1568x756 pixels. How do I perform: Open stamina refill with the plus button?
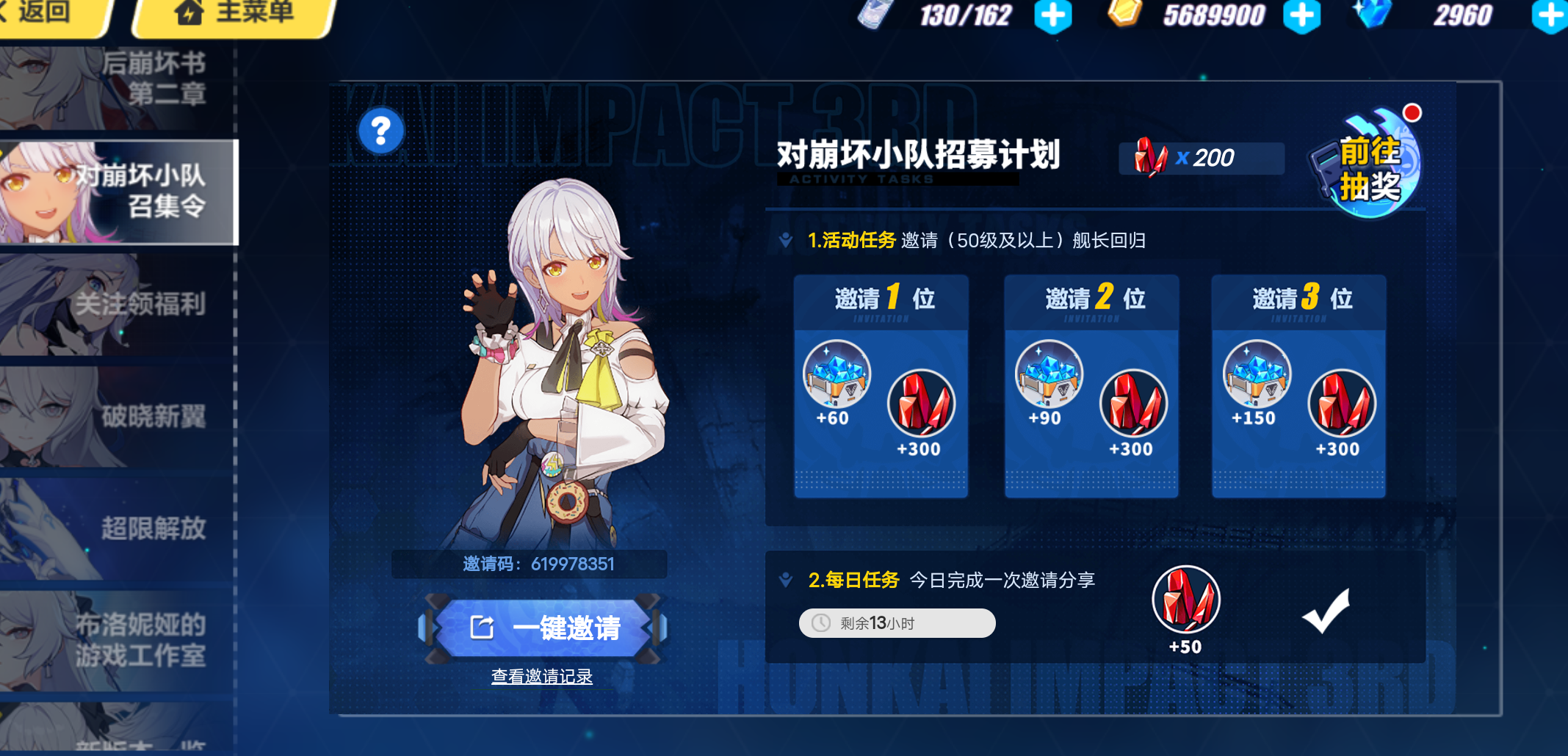pyautogui.click(x=1053, y=15)
